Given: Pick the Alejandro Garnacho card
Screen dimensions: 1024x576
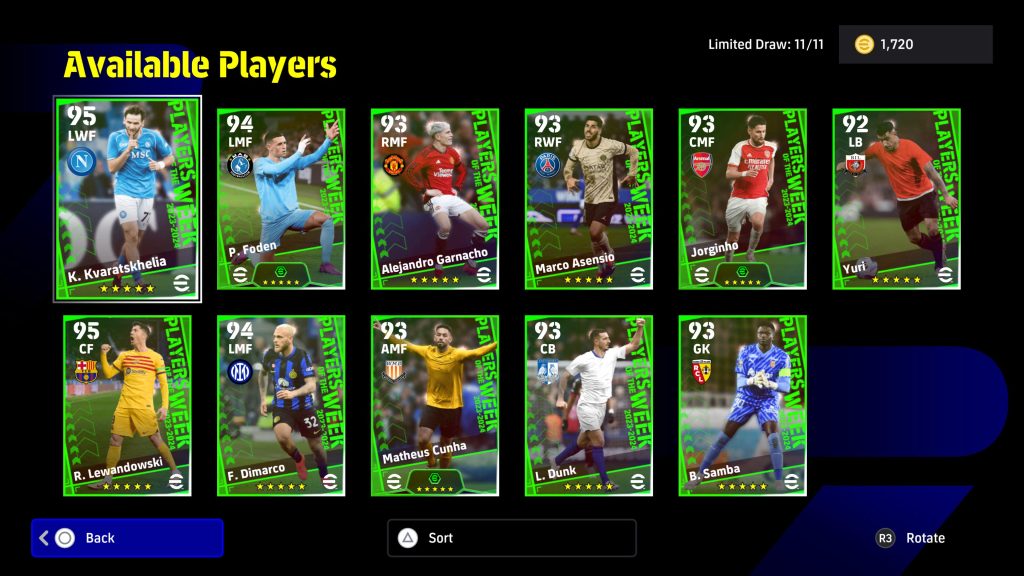Looking at the screenshot, I should pos(435,199).
